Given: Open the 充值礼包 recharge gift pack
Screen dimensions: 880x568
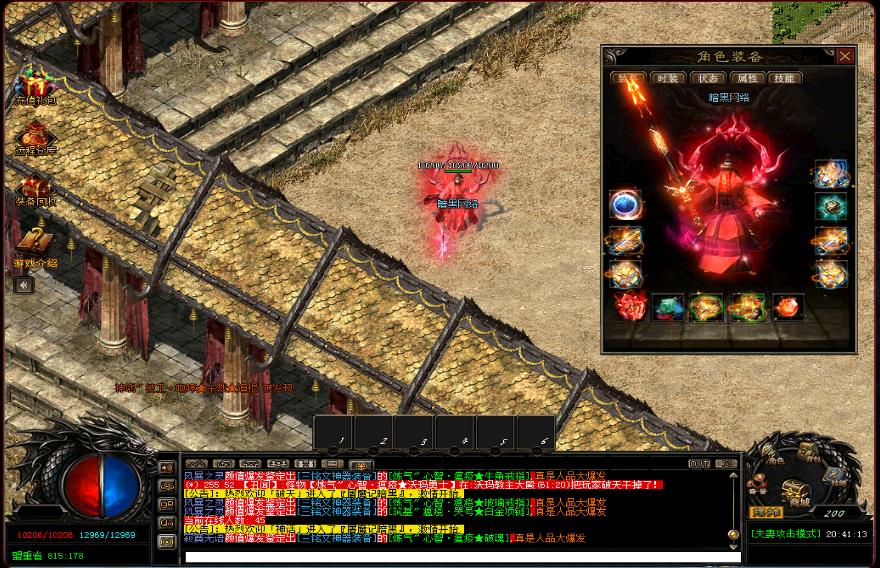Looking at the screenshot, I should pyautogui.click(x=35, y=83).
